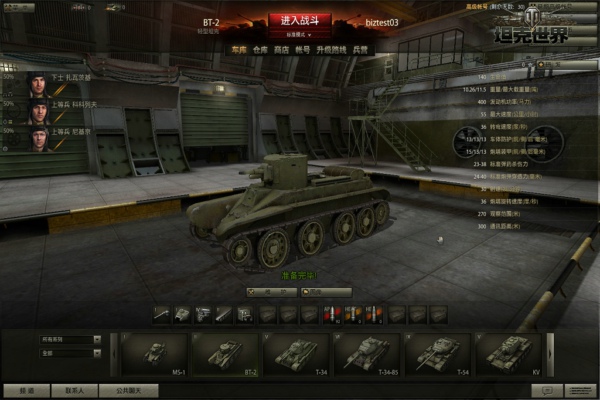Viewport: 600px width, 400px height.
Task: Select the BT-2 tank thumbnail
Action: click(x=225, y=354)
